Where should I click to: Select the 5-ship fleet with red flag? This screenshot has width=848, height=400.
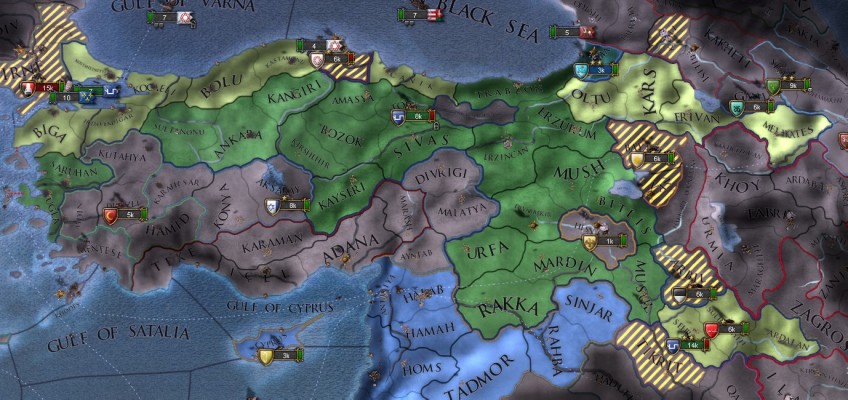pyautogui.click(x=567, y=33)
